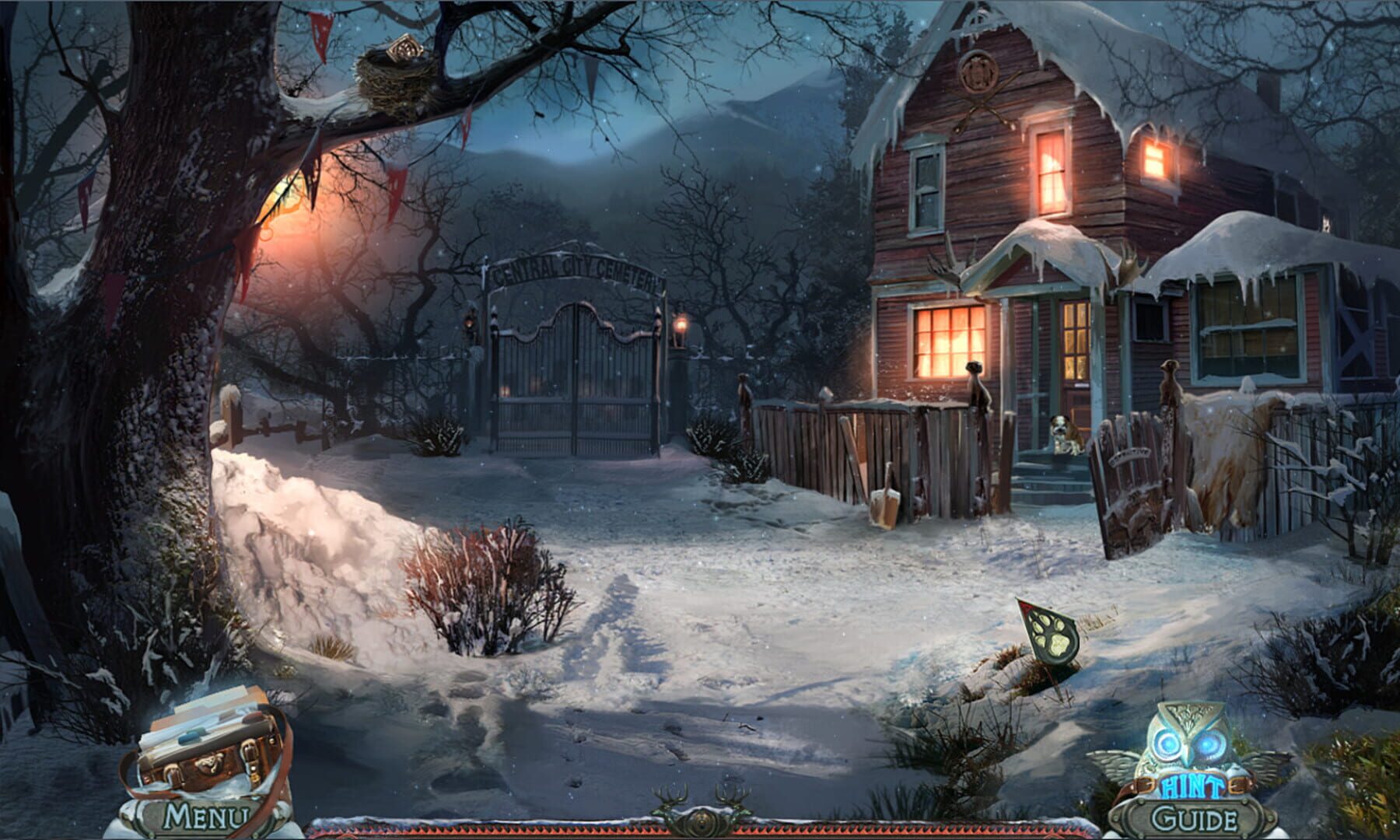Click the paw print flag marker in snow
Image resolution: width=1400 pixels, height=840 pixels.
coord(1050,638)
